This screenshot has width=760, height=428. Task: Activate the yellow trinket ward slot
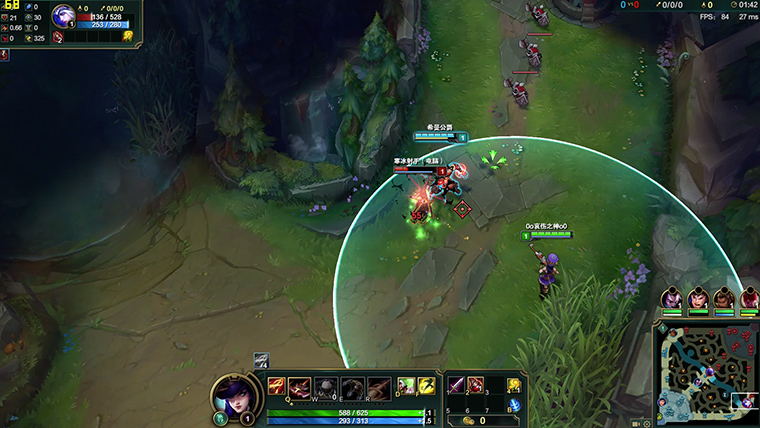pyautogui.click(x=514, y=385)
